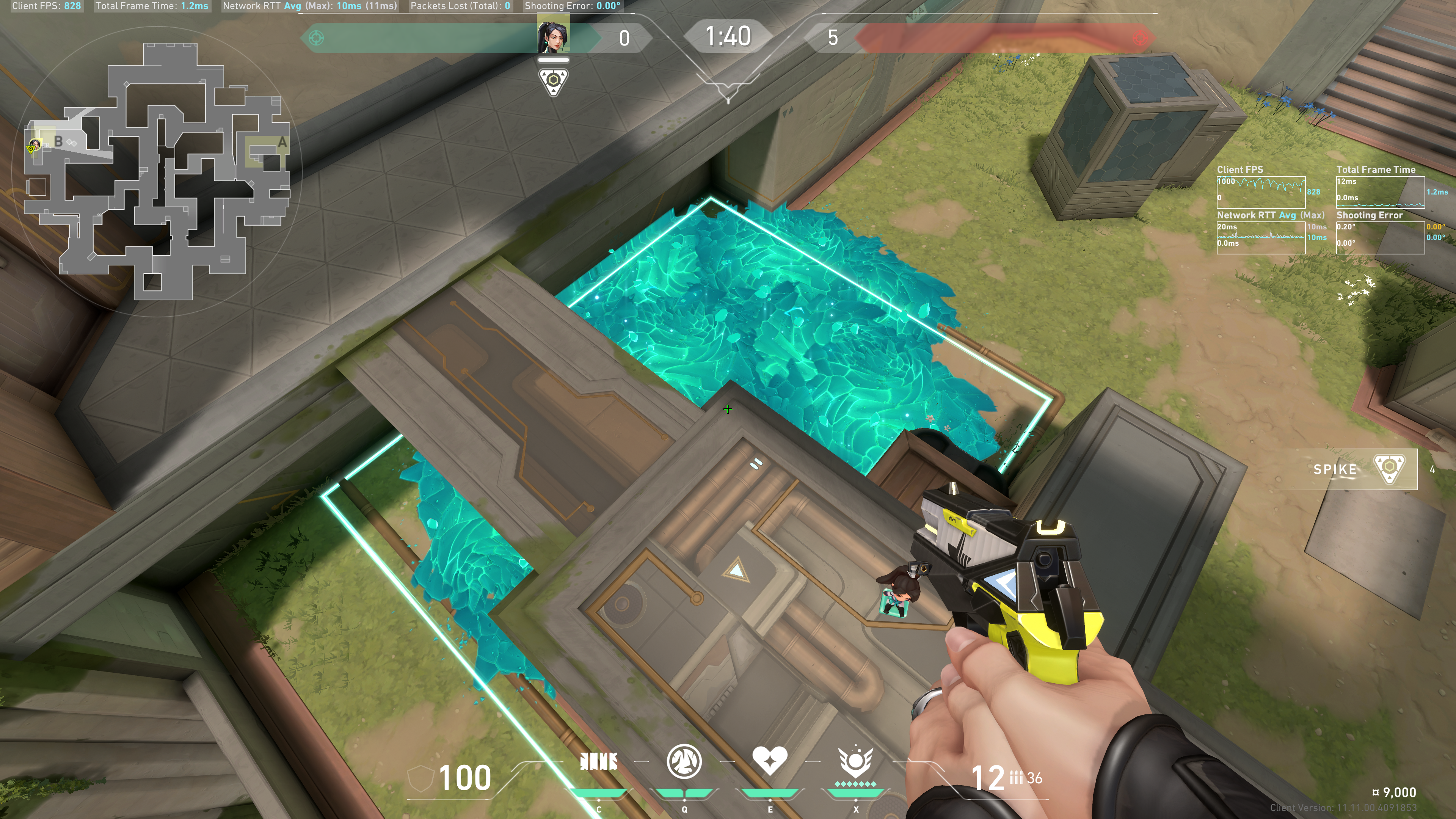Use the Healing Orb heart icon
The height and width of the screenshot is (819, 1456).
point(769,761)
